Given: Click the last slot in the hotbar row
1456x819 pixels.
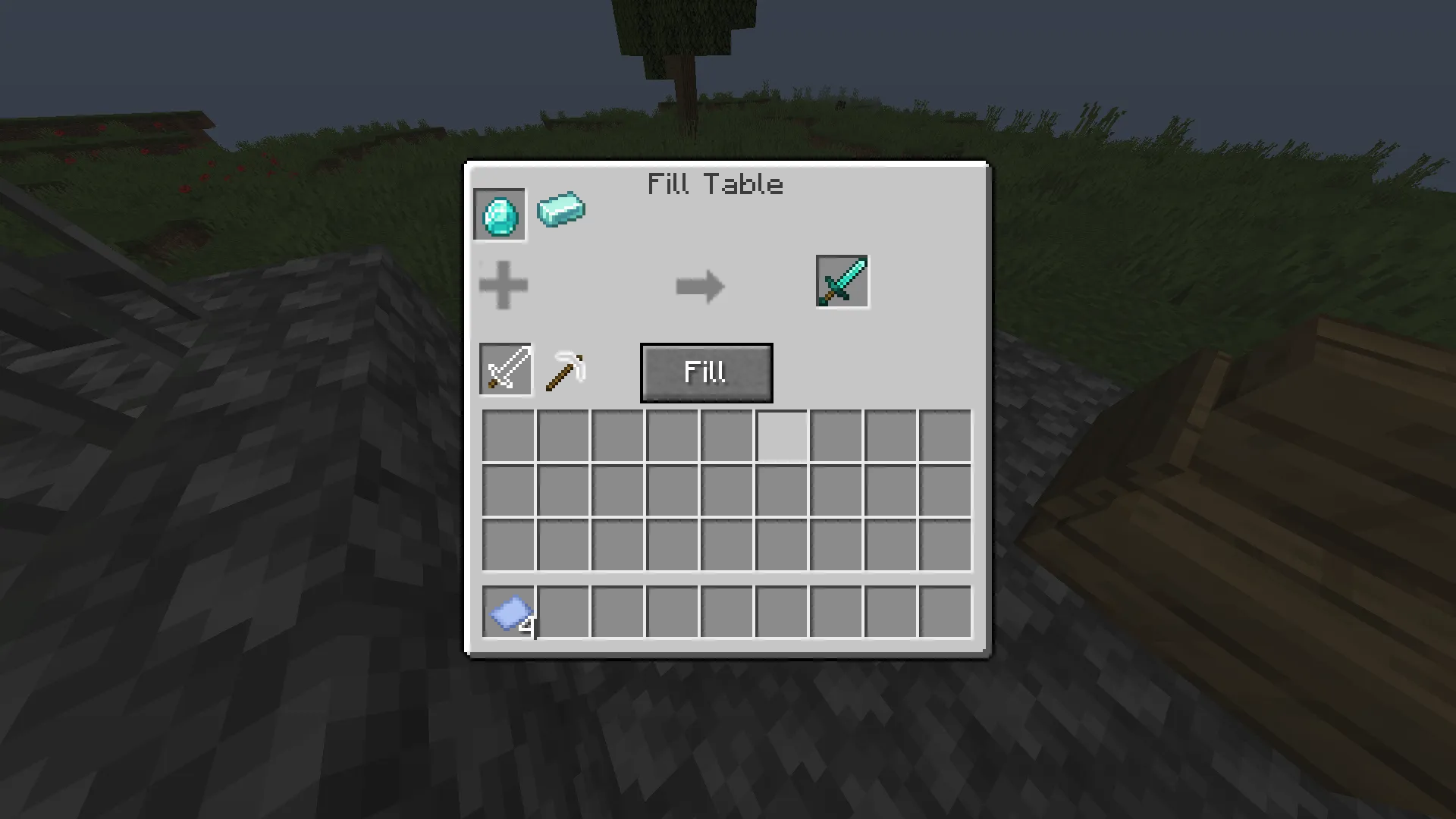Looking at the screenshot, I should tap(944, 614).
